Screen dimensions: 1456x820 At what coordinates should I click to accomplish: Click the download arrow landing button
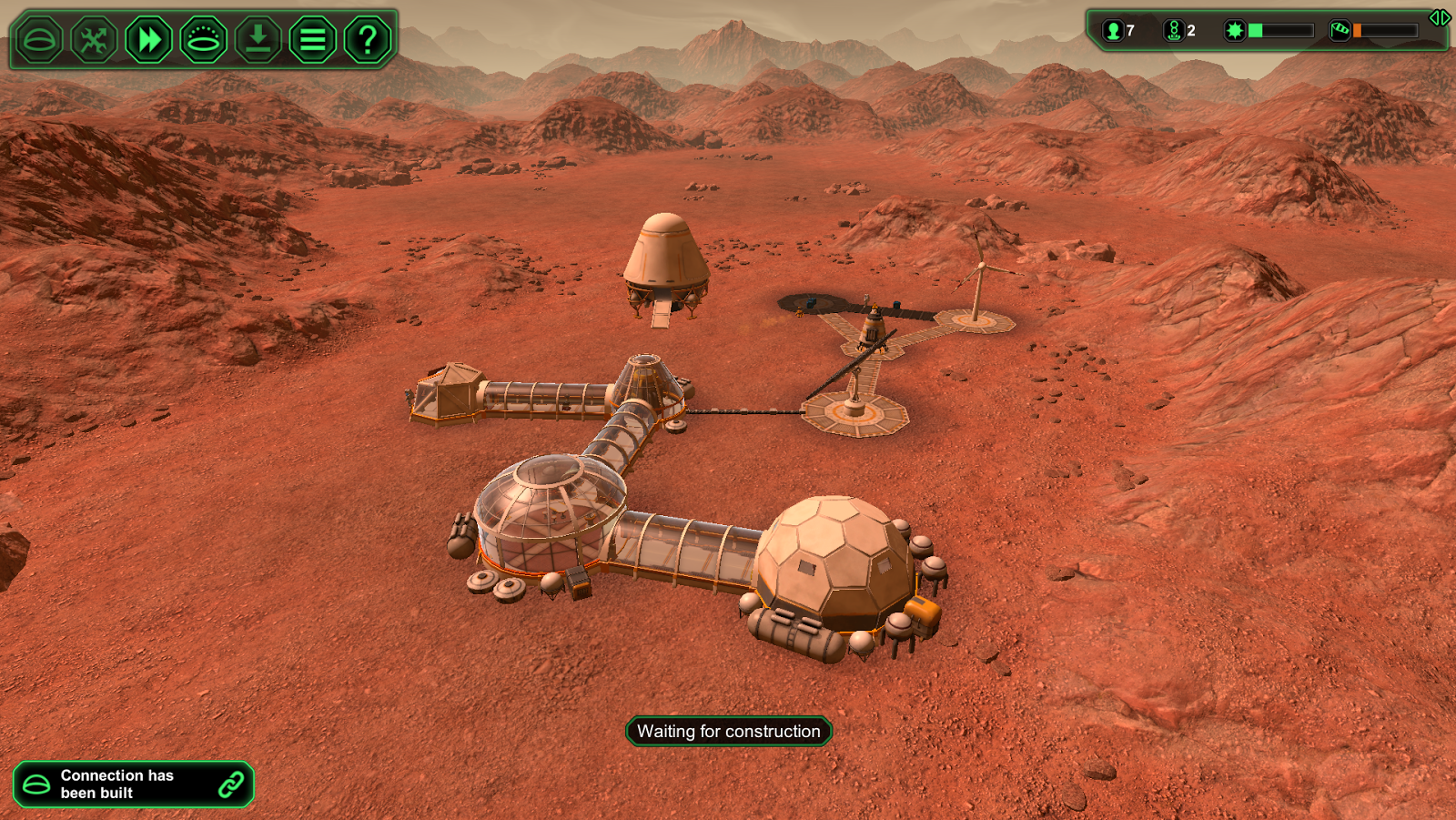point(258,40)
